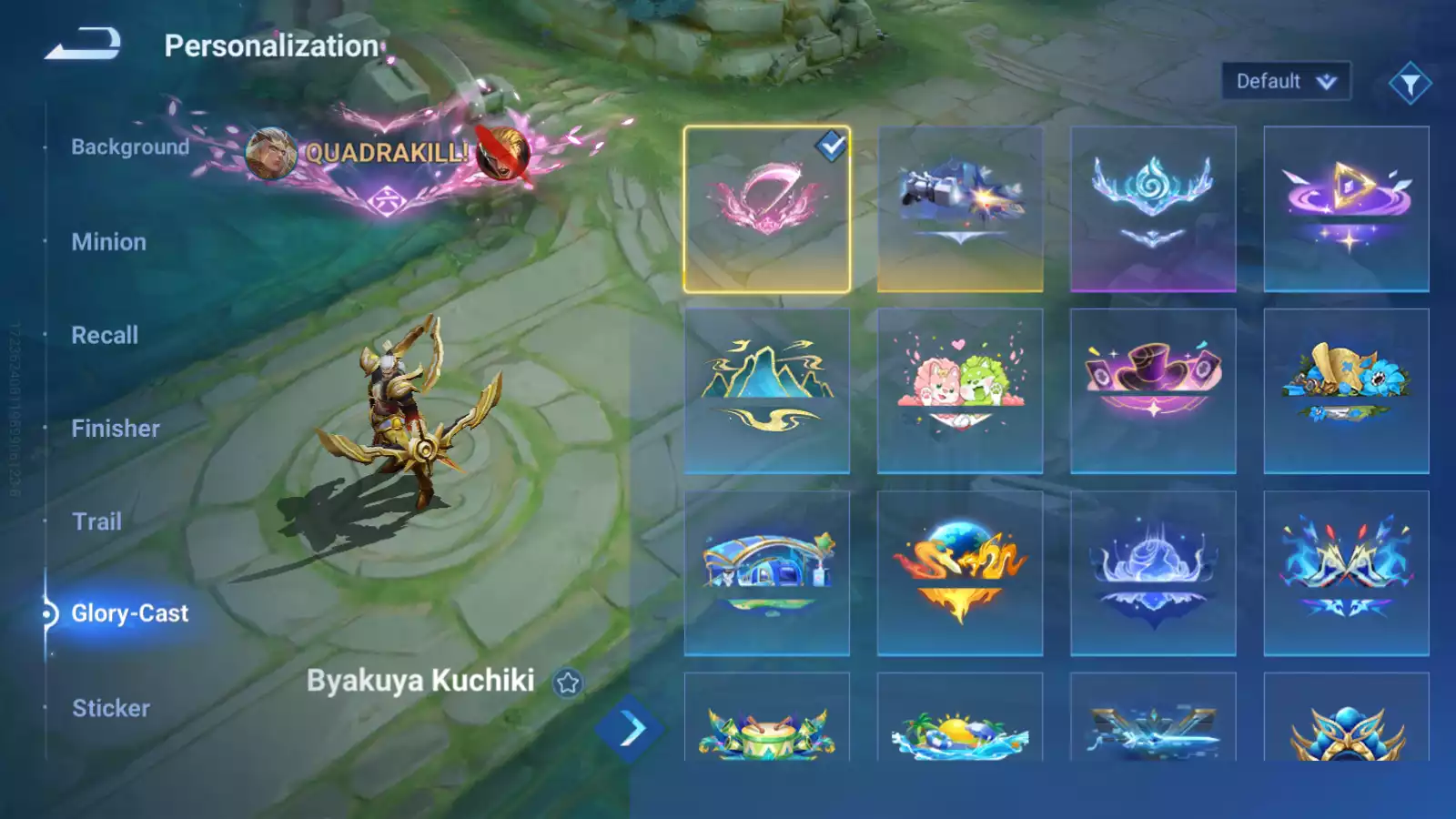Select the equipped pink petal glory-cast
This screenshot has height=819, width=1456.
(x=767, y=209)
